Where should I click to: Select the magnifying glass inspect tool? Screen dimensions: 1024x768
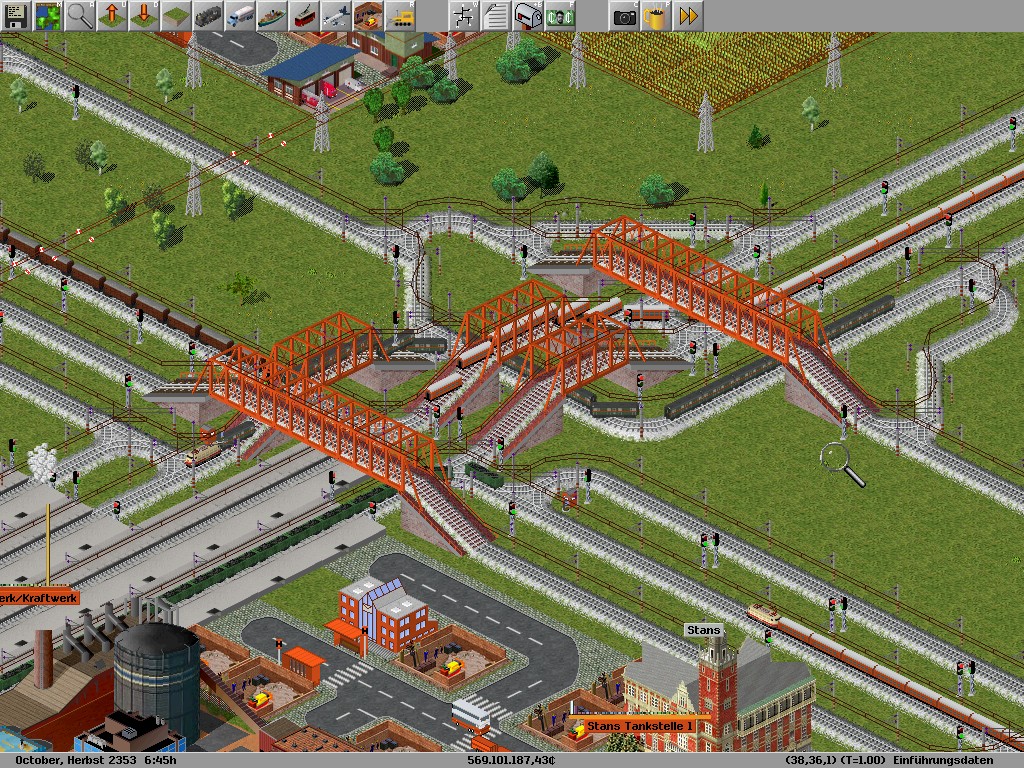pos(79,15)
